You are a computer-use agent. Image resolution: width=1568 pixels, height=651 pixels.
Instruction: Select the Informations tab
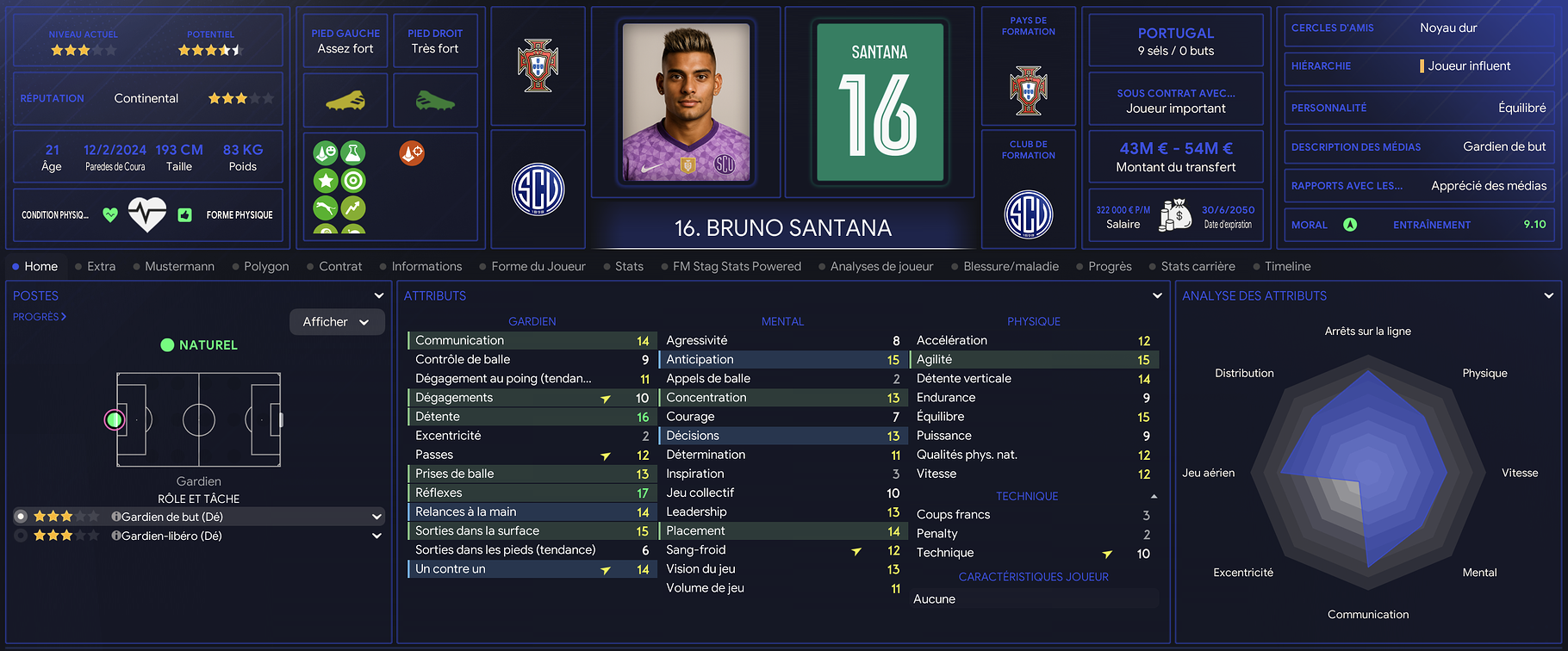(x=426, y=267)
